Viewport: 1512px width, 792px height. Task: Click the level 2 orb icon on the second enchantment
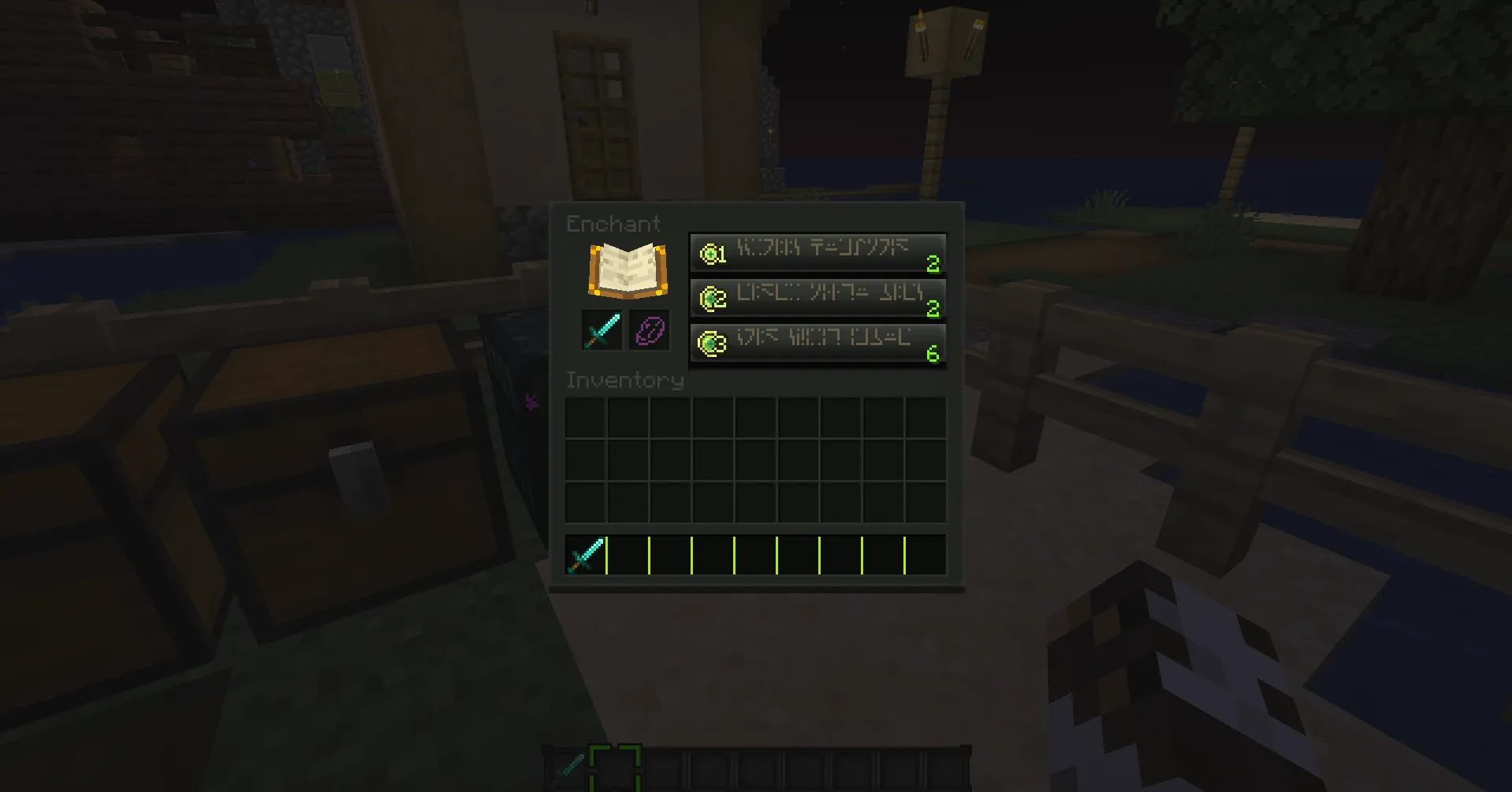(x=712, y=297)
